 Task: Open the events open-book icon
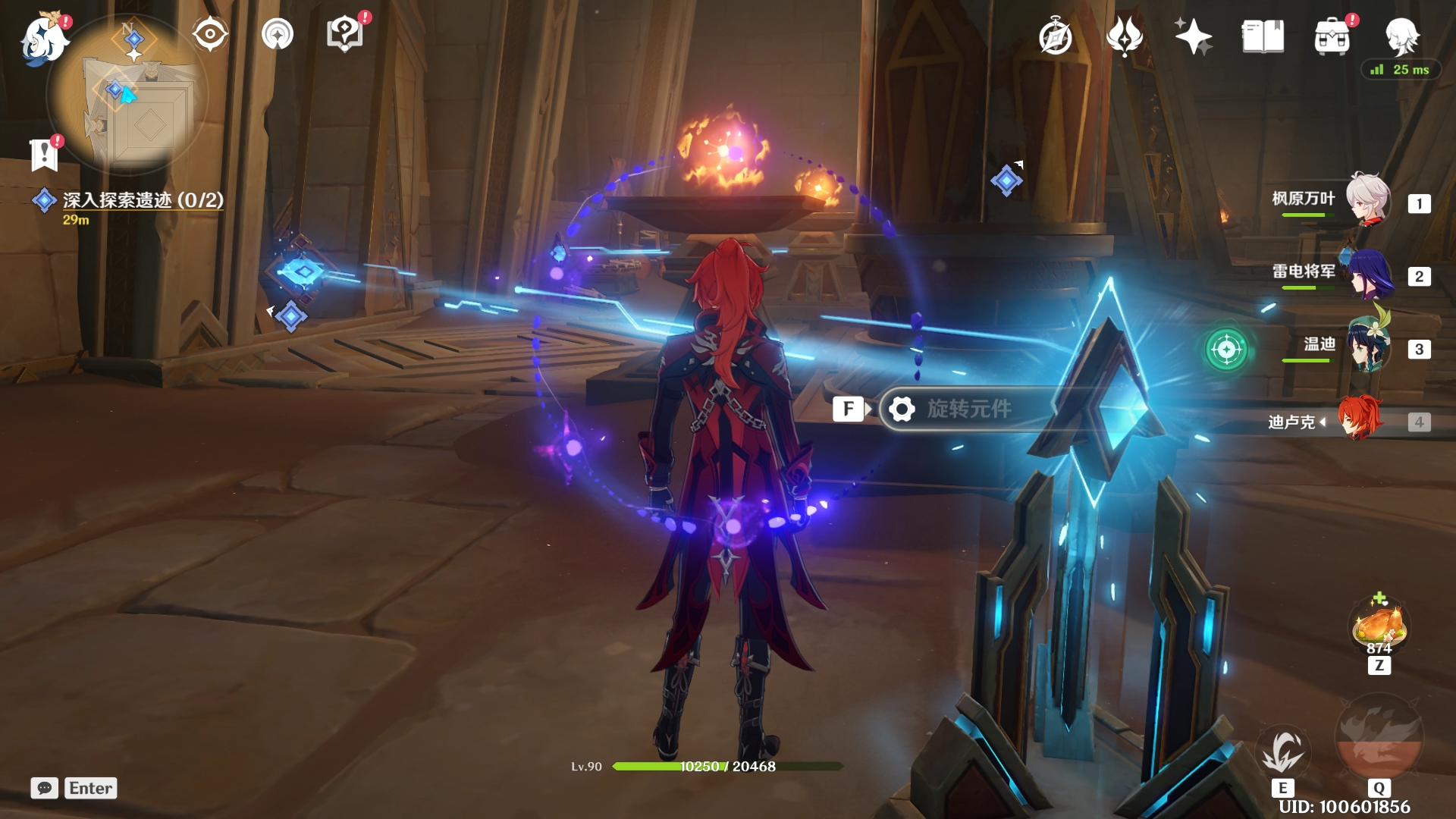[x=1263, y=36]
